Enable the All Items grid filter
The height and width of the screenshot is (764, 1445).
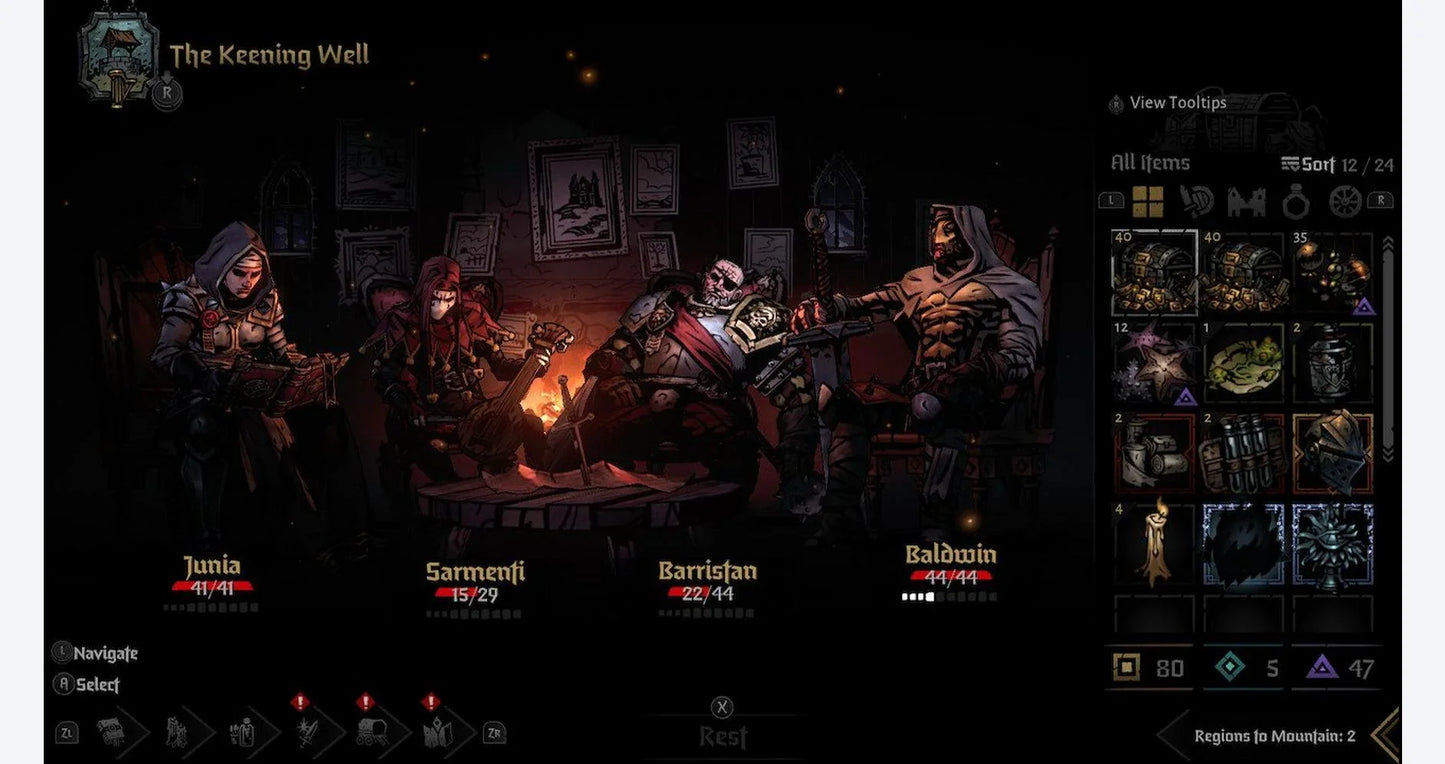tap(1148, 200)
